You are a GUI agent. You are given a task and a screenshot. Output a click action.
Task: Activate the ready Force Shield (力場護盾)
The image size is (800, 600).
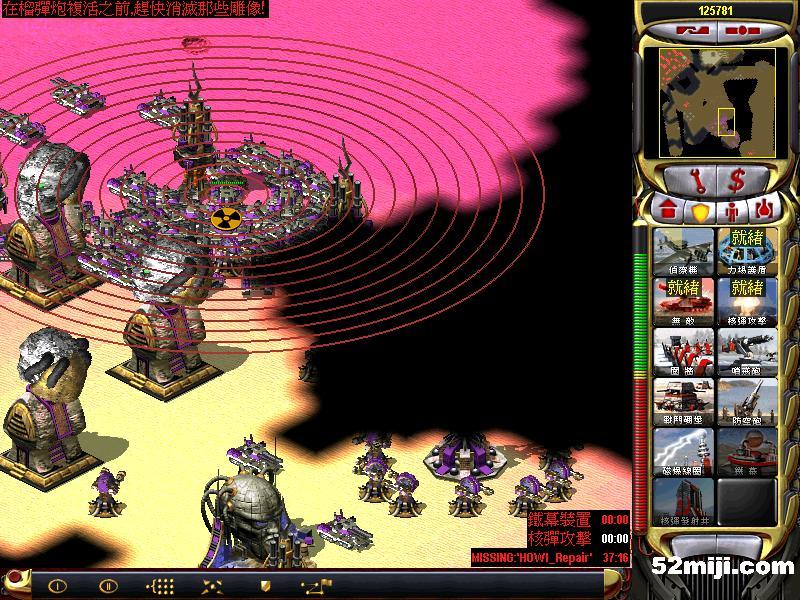pos(747,252)
